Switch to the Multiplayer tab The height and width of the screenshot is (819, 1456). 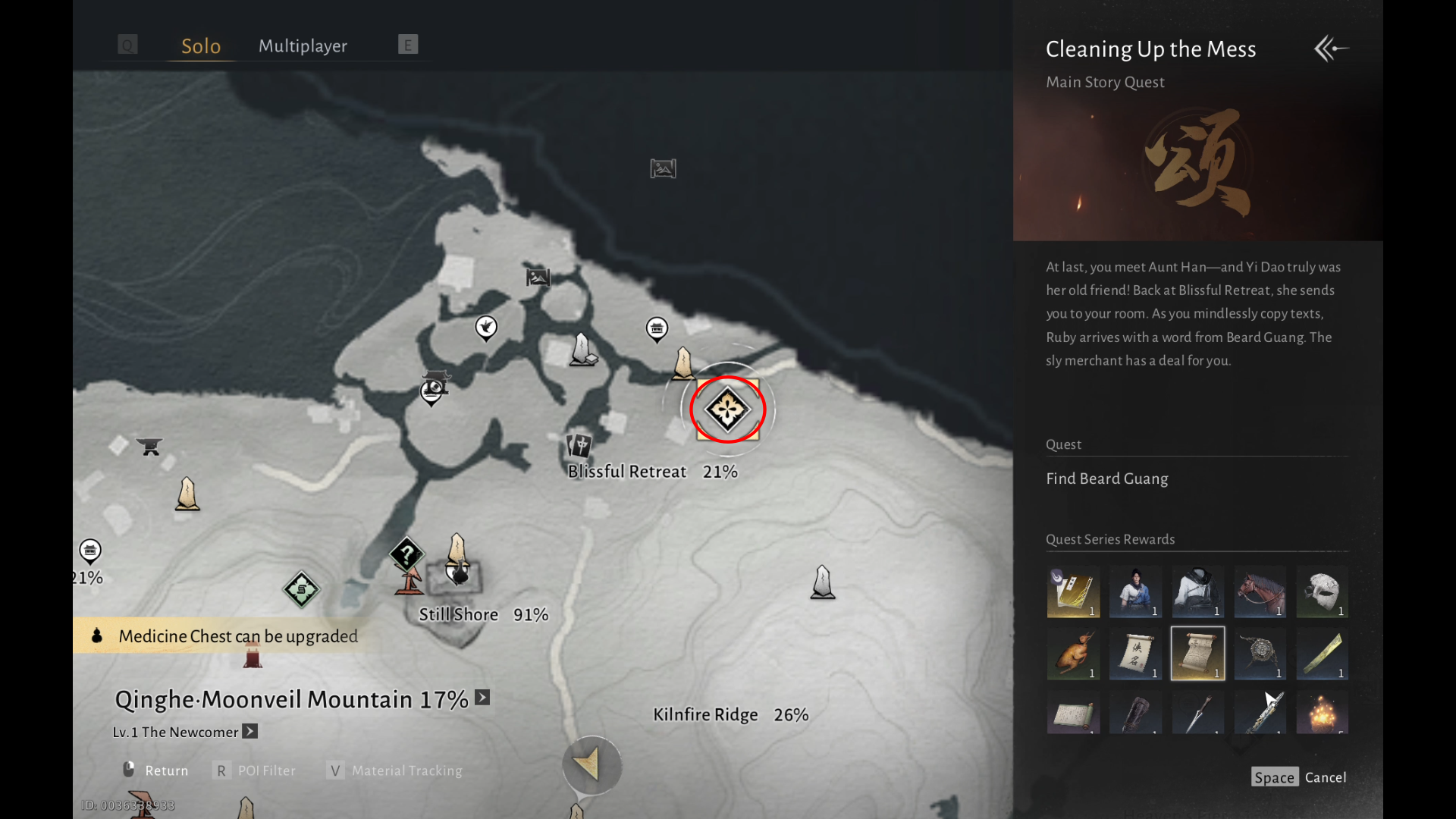[x=303, y=46]
